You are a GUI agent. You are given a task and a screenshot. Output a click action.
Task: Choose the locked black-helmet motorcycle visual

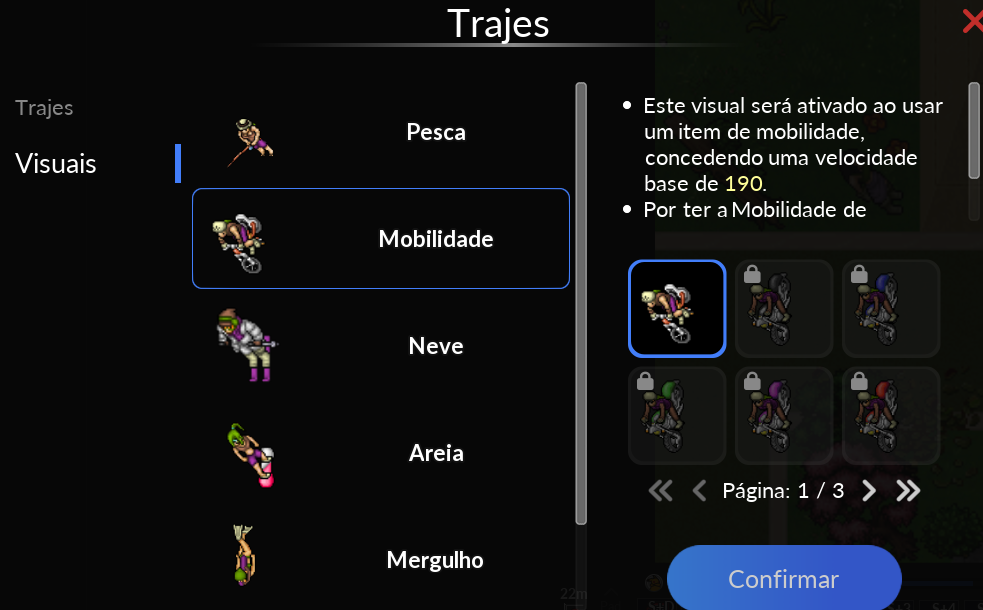[x=784, y=308]
